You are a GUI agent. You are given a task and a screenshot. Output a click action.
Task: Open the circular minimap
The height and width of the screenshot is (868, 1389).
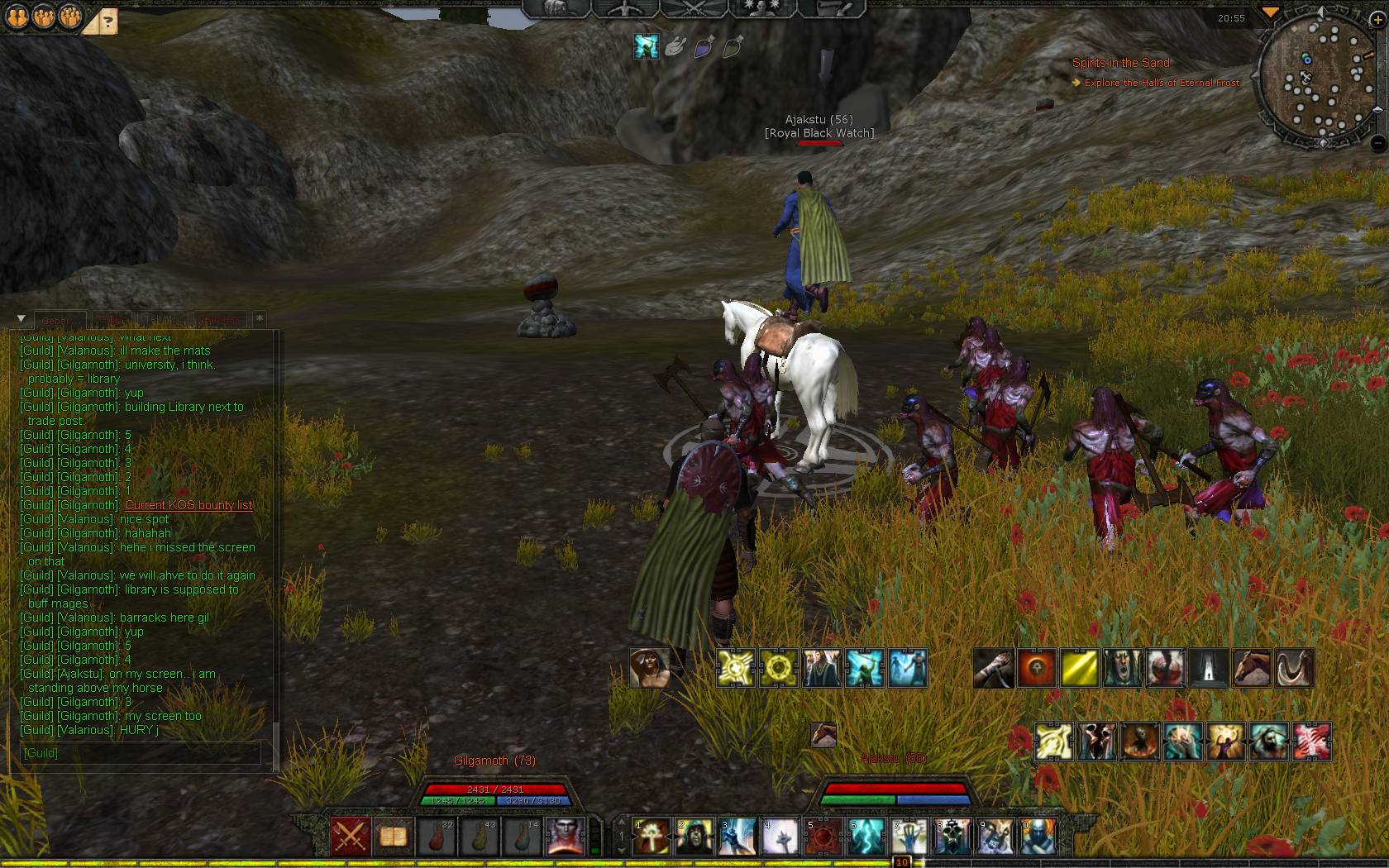pyautogui.click(x=1317, y=79)
